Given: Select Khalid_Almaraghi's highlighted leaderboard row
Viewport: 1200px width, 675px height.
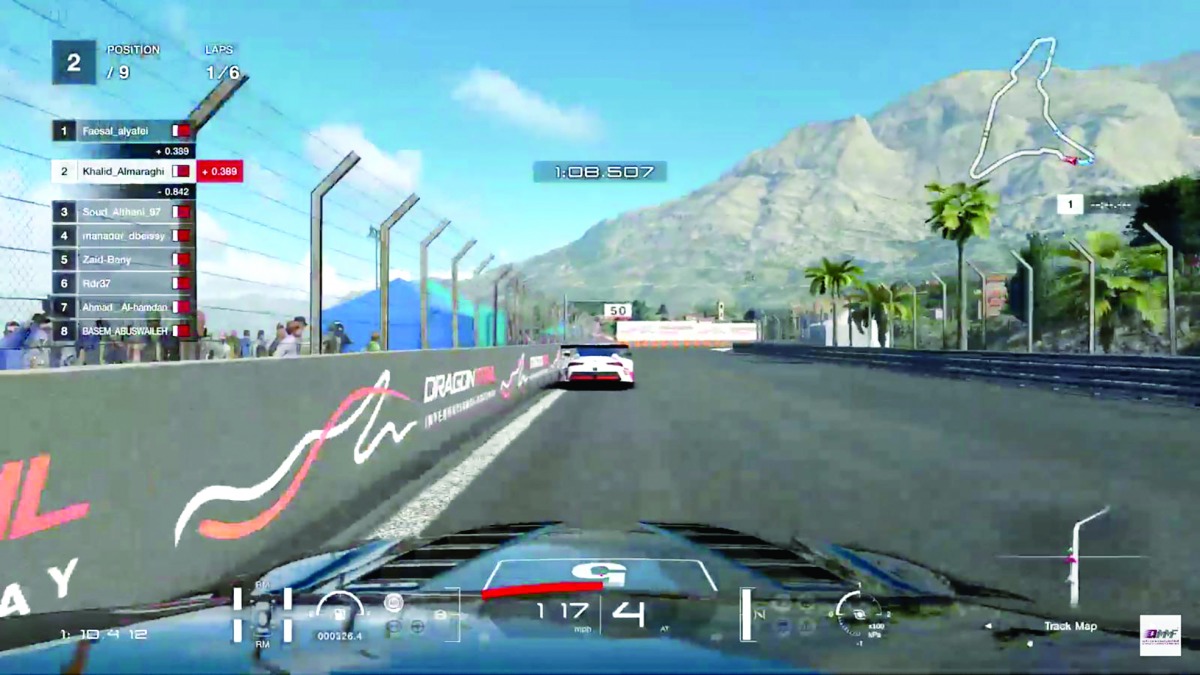Looking at the screenshot, I should point(122,171).
